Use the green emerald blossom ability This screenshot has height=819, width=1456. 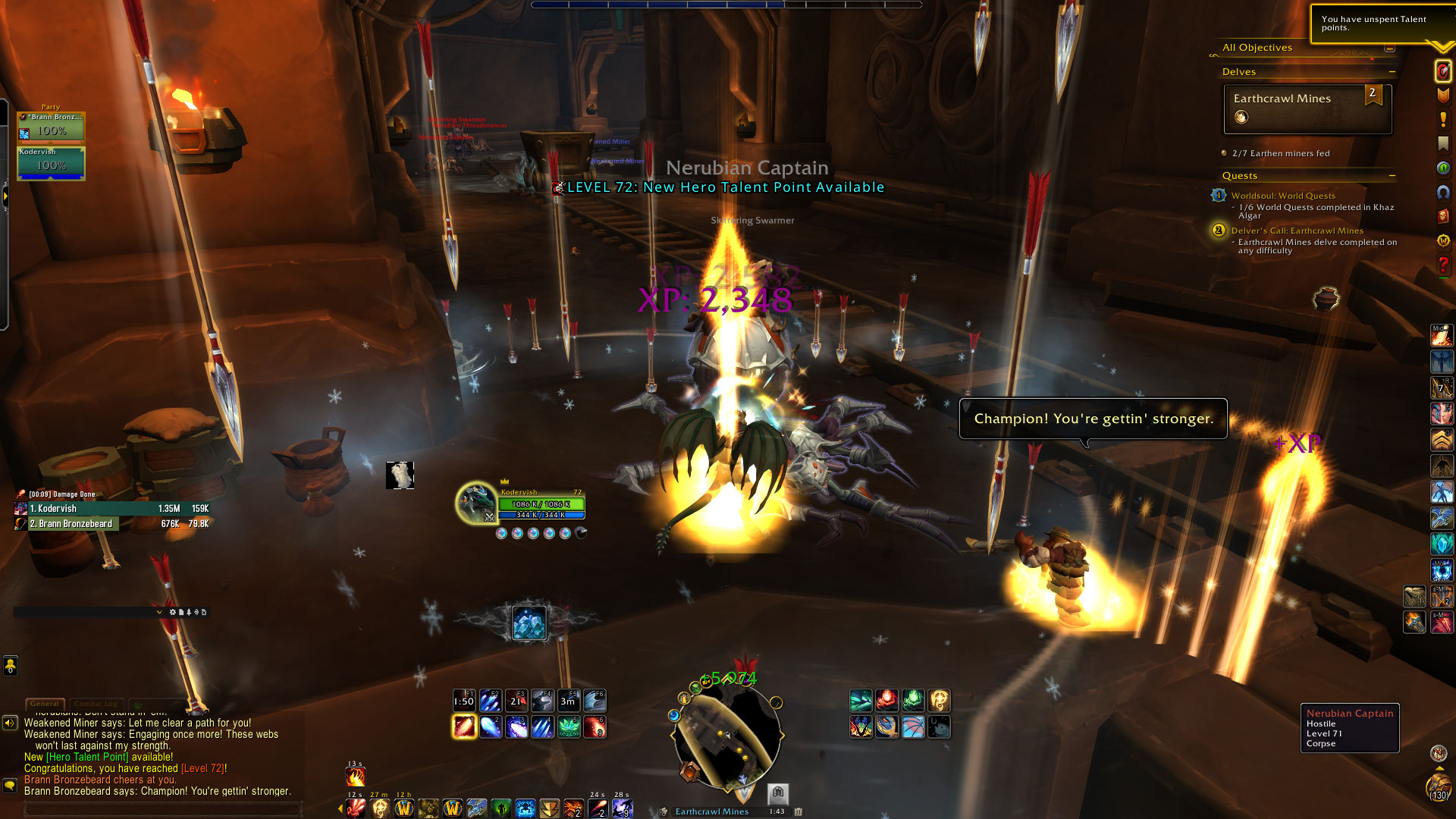tap(569, 727)
